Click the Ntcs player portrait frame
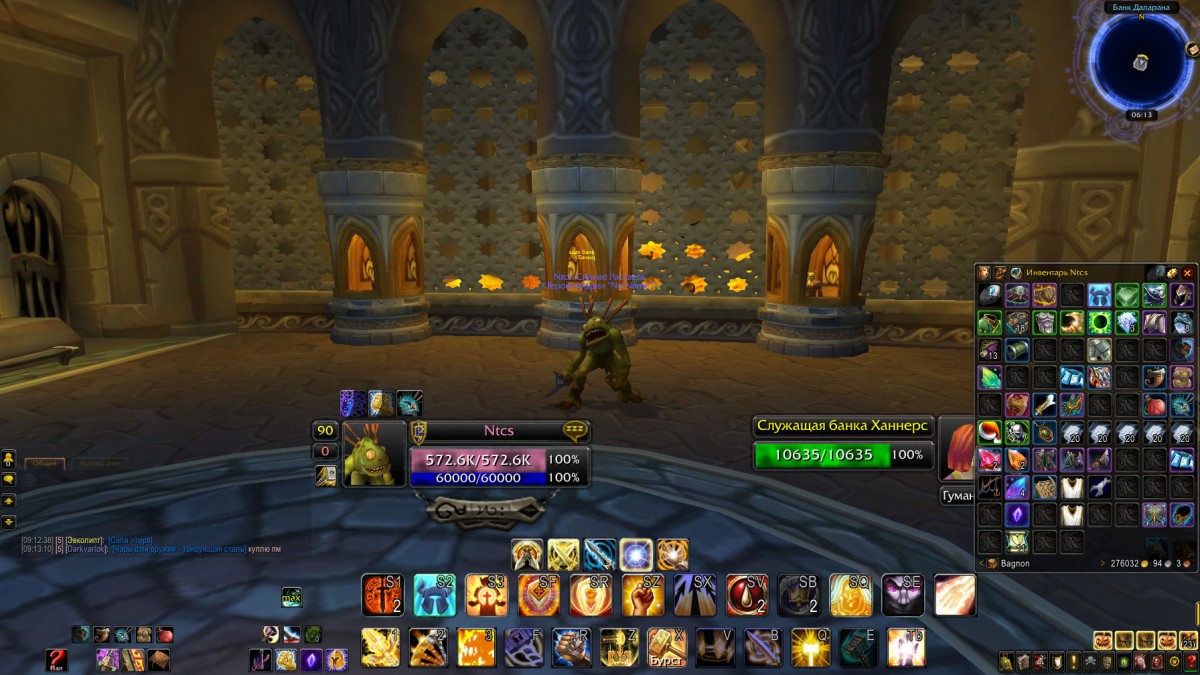This screenshot has width=1200, height=675. coord(374,453)
